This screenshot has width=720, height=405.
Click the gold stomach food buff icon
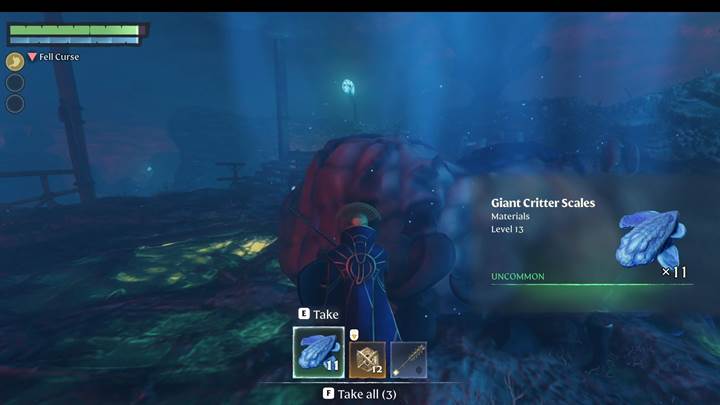pyautogui.click(x=15, y=61)
